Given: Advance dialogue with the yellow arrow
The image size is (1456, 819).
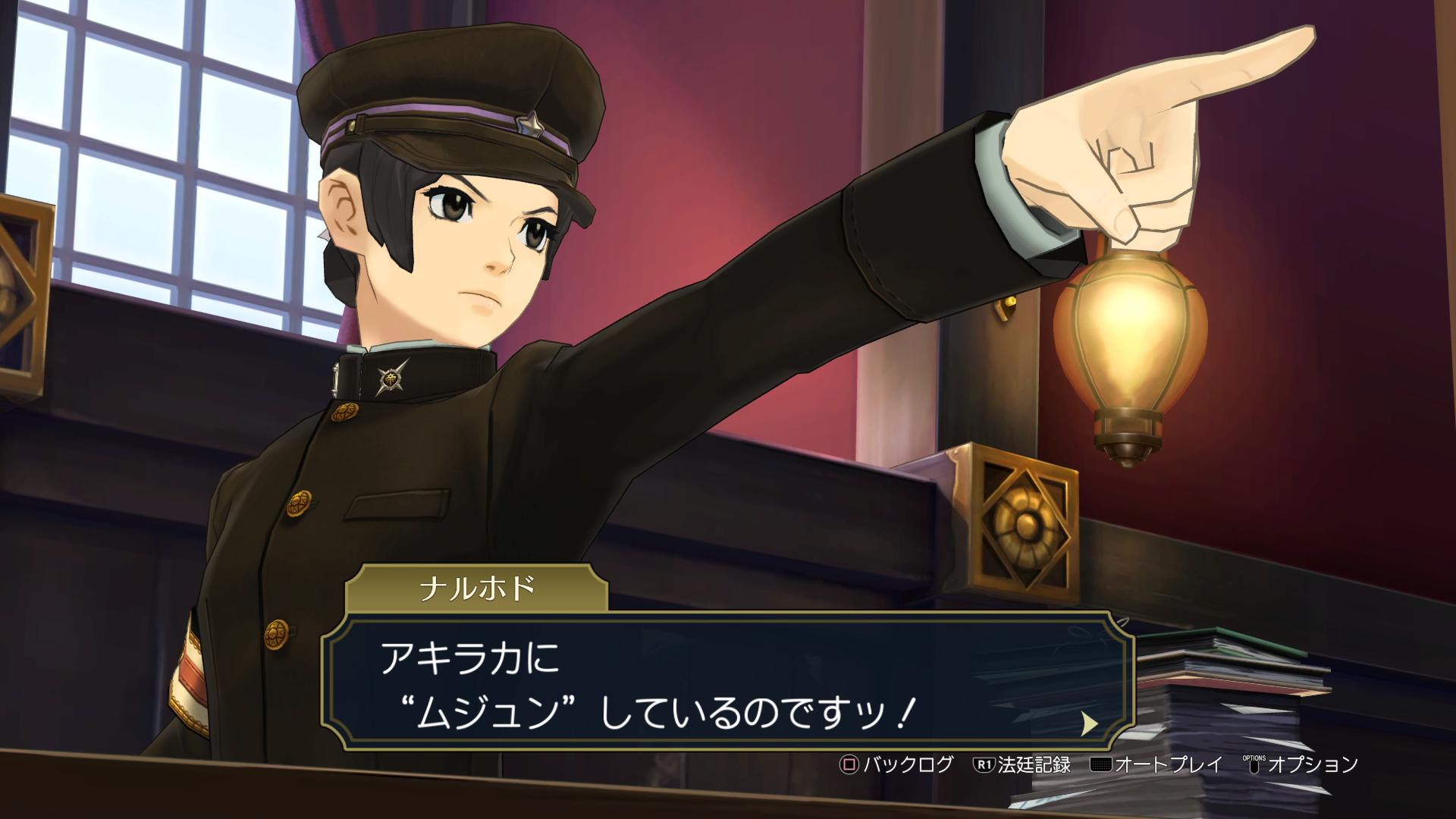Looking at the screenshot, I should [1089, 723].
